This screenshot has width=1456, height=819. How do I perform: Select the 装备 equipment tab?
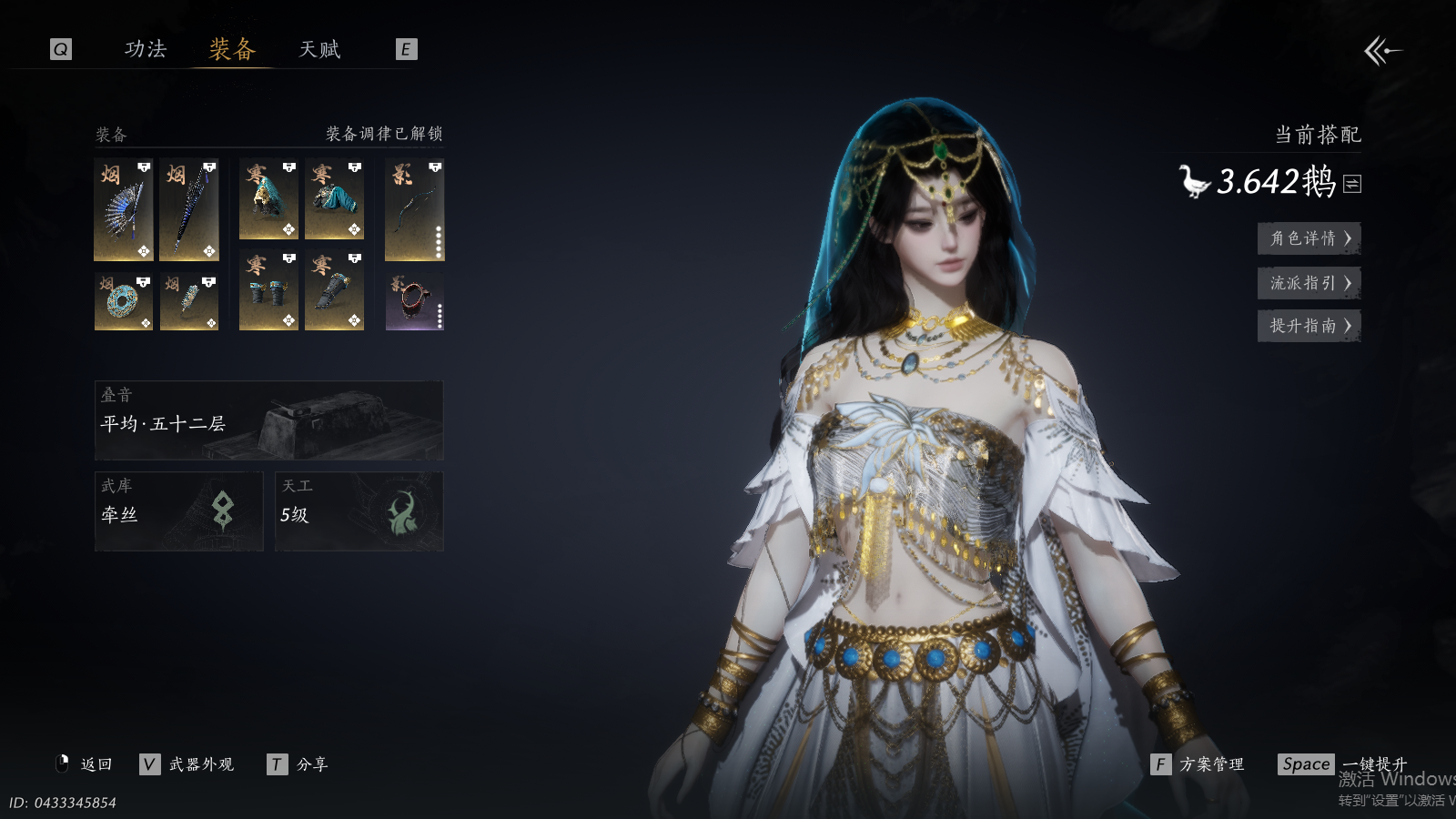(x=232, y=49)
